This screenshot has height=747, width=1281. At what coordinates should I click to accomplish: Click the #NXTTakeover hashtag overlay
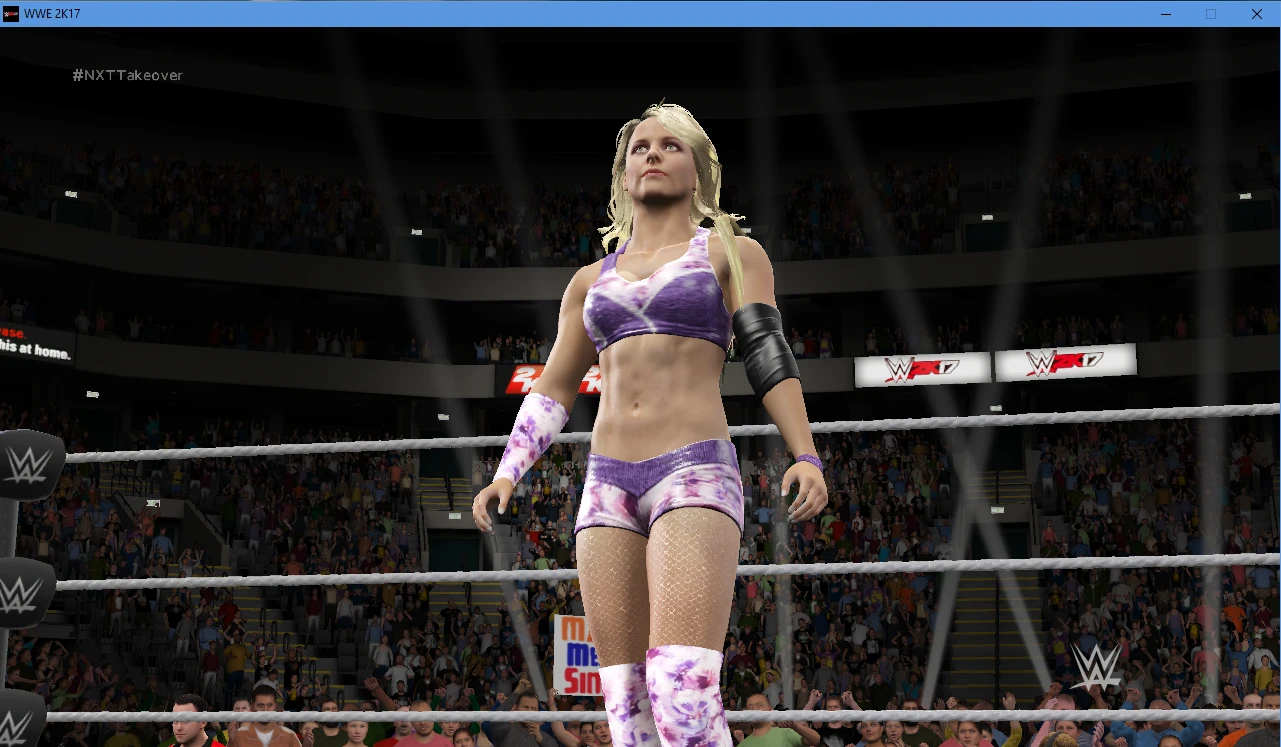click(126, 74)
